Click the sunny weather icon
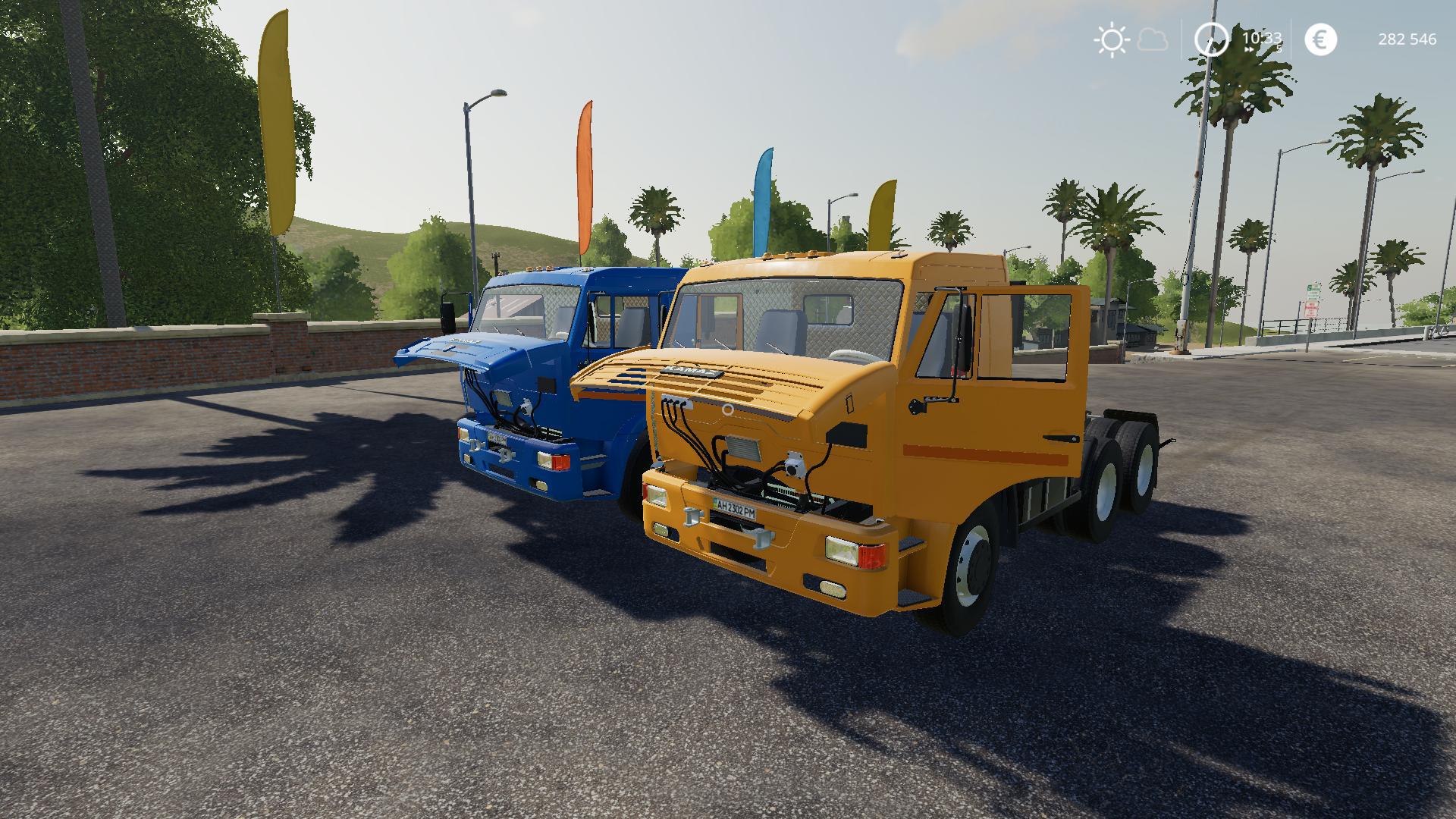This screenshot has width=1456, height=819. 1111,39
